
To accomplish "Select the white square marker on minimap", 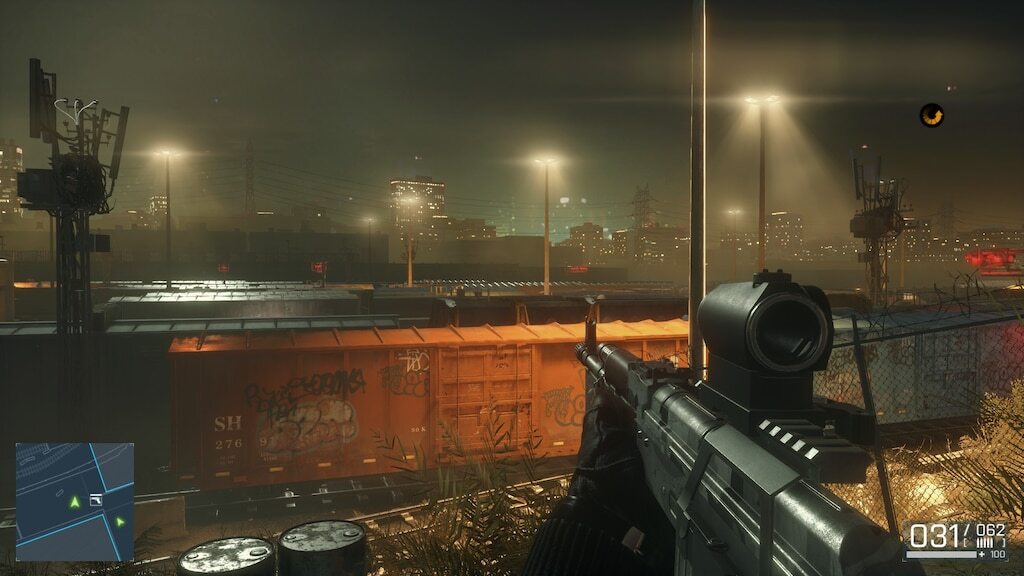I will 96,498.
